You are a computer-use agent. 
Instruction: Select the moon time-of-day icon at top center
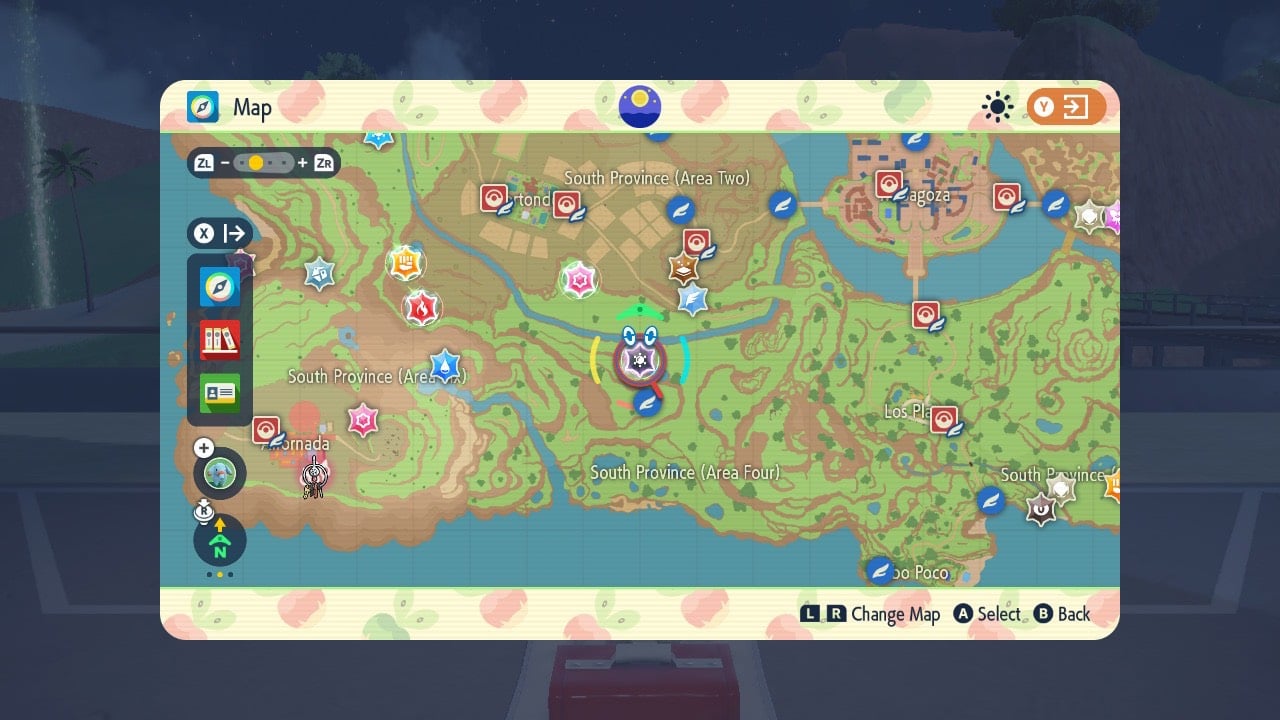(639, 107)
